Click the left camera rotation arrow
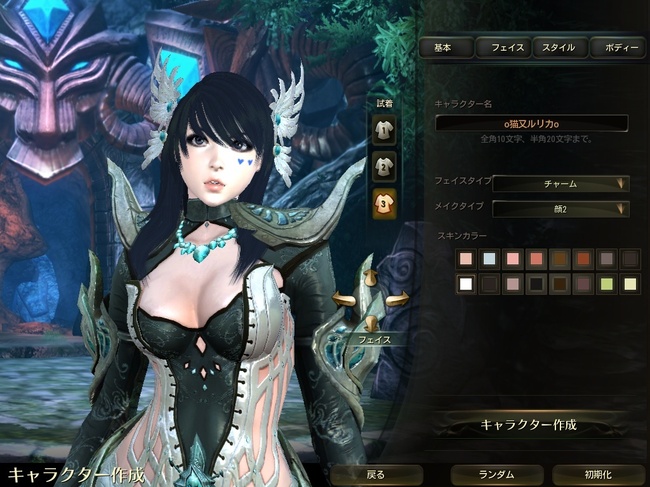650x487 pixels. 345,298
